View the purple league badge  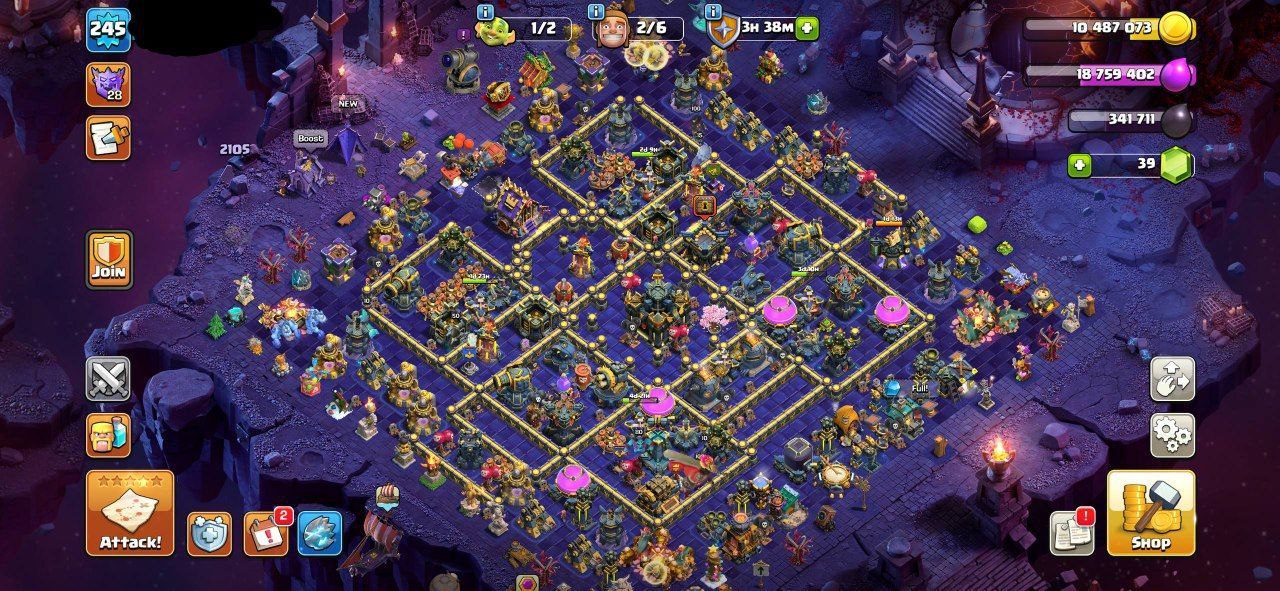108,83
